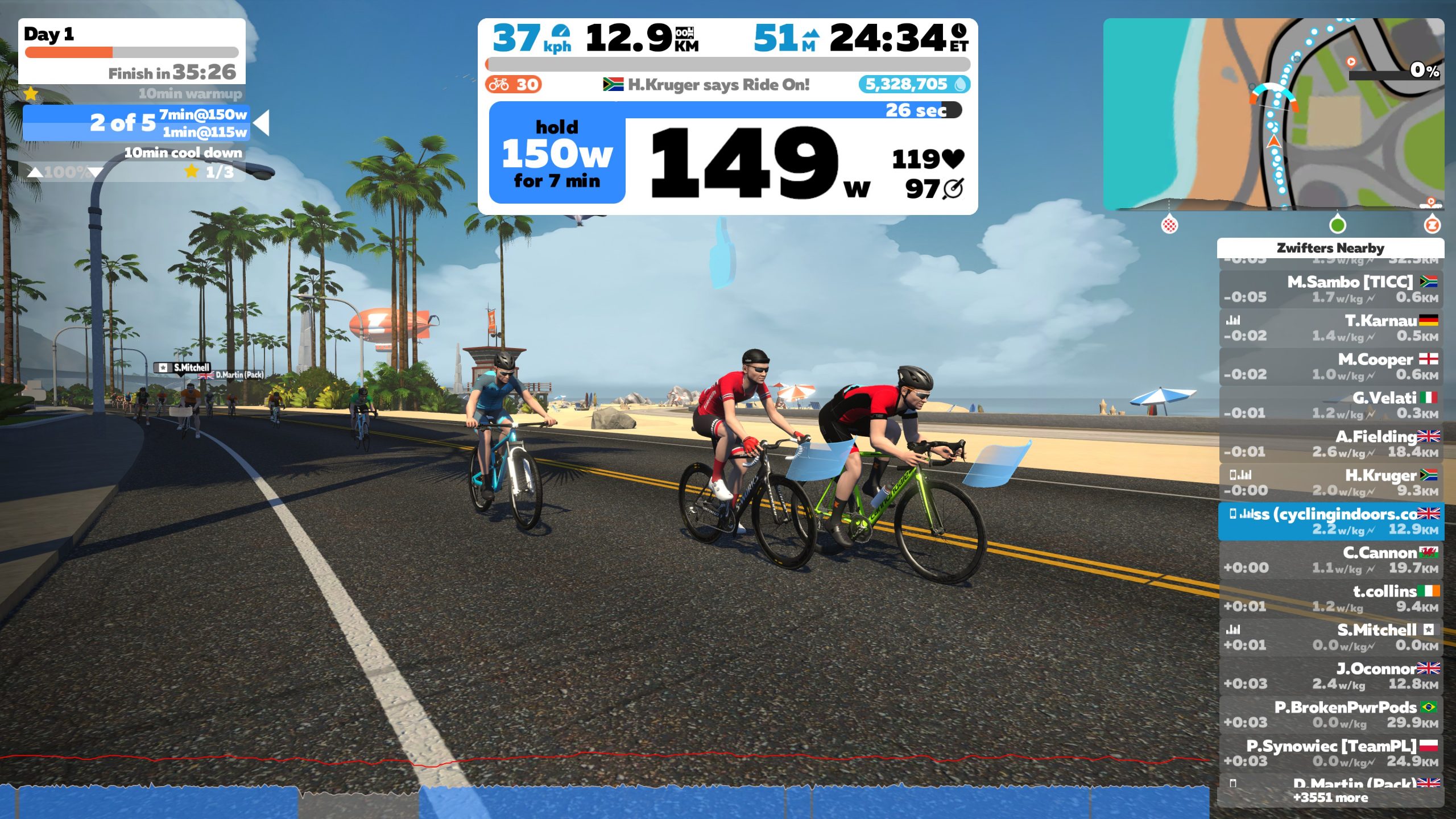View H.Kruger's row in Zwifters Nearby
Image resolution: width=1456 pixels, height=819 pixels.
click(1330, 482)
